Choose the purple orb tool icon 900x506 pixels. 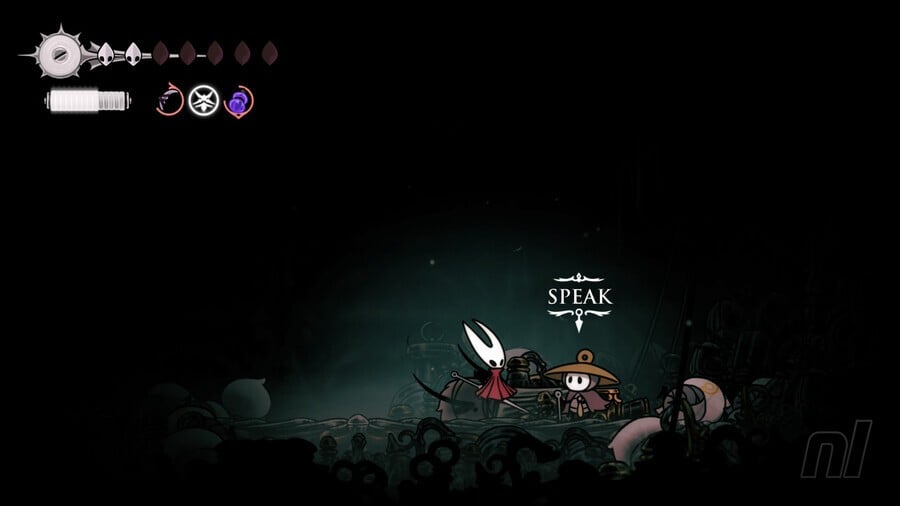click(238, 101)
